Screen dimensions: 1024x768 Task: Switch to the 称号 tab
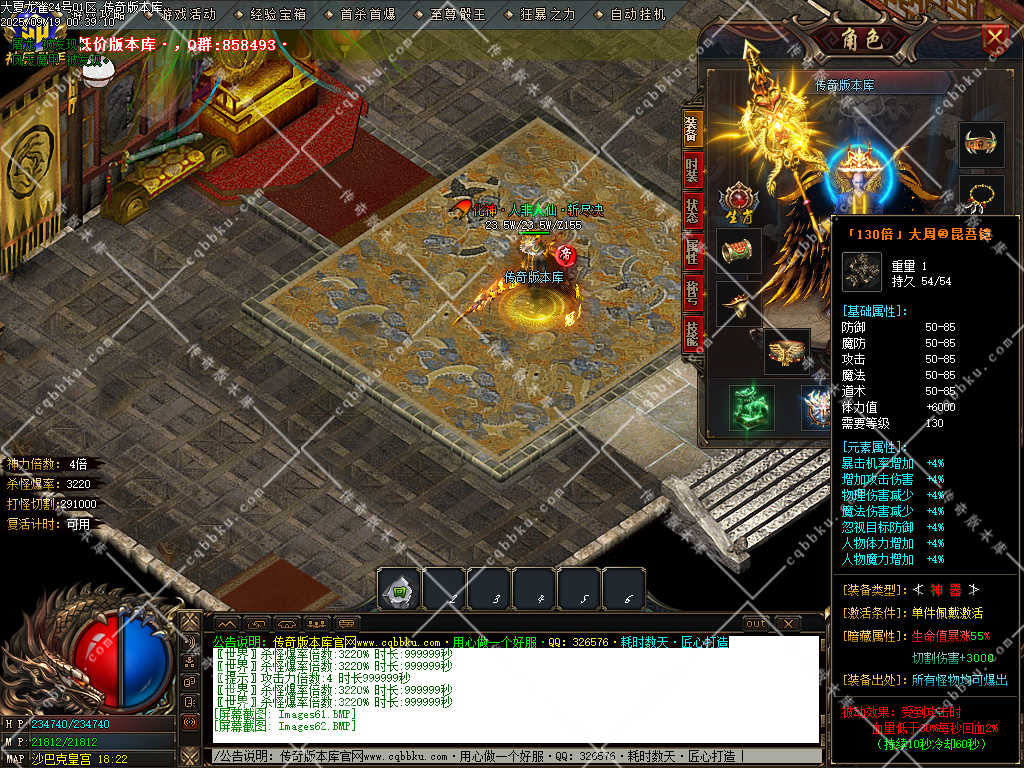click(692, 294)
